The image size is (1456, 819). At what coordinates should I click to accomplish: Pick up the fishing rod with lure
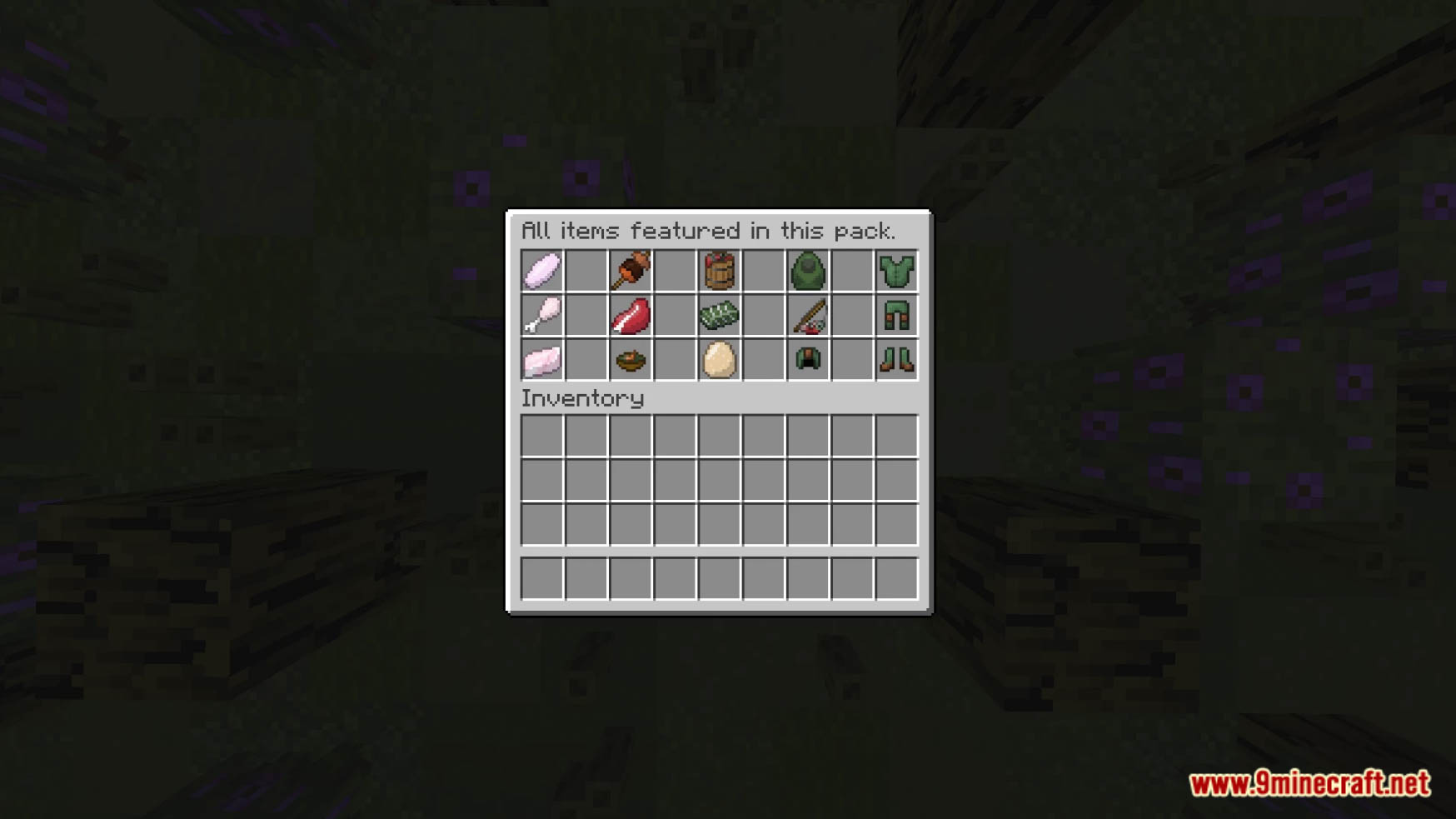(810, 315)
